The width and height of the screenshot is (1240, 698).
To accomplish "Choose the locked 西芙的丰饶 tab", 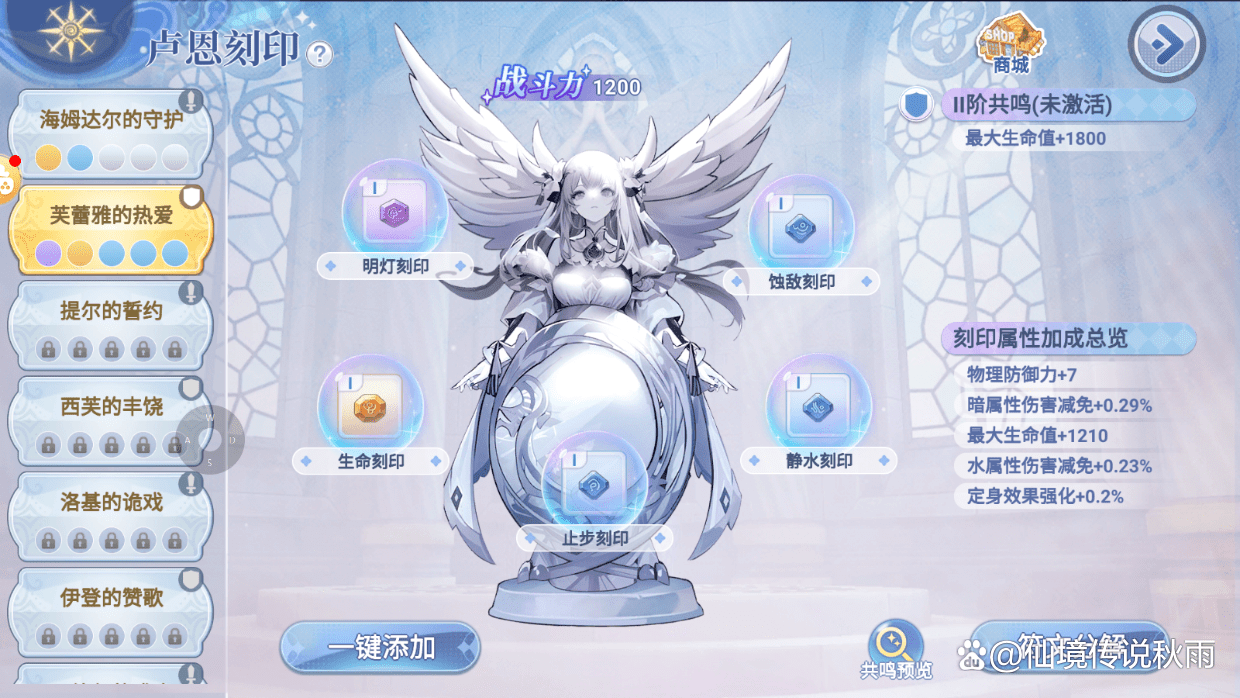I will [x=110, y=420].
